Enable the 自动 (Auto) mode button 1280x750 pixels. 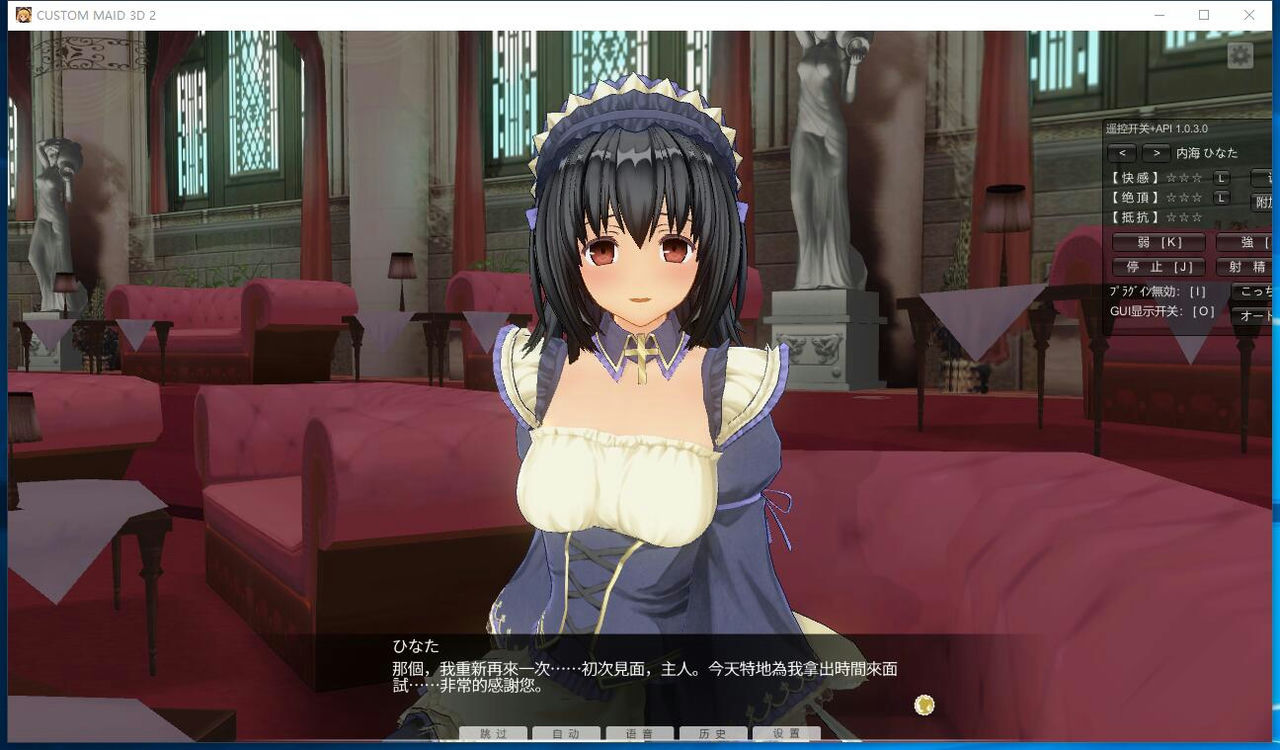(566, 733)
